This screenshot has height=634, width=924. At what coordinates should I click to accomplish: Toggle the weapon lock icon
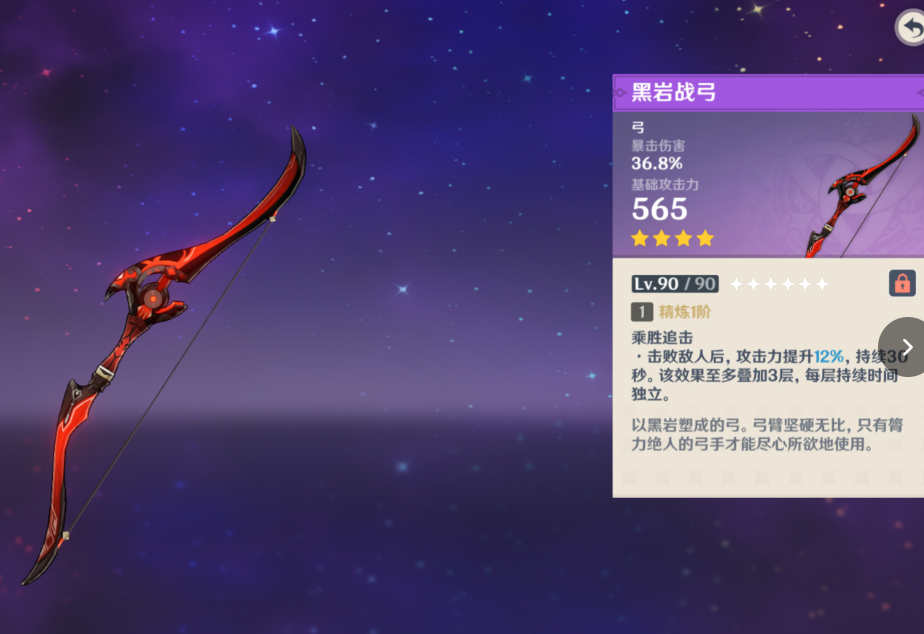902,283
